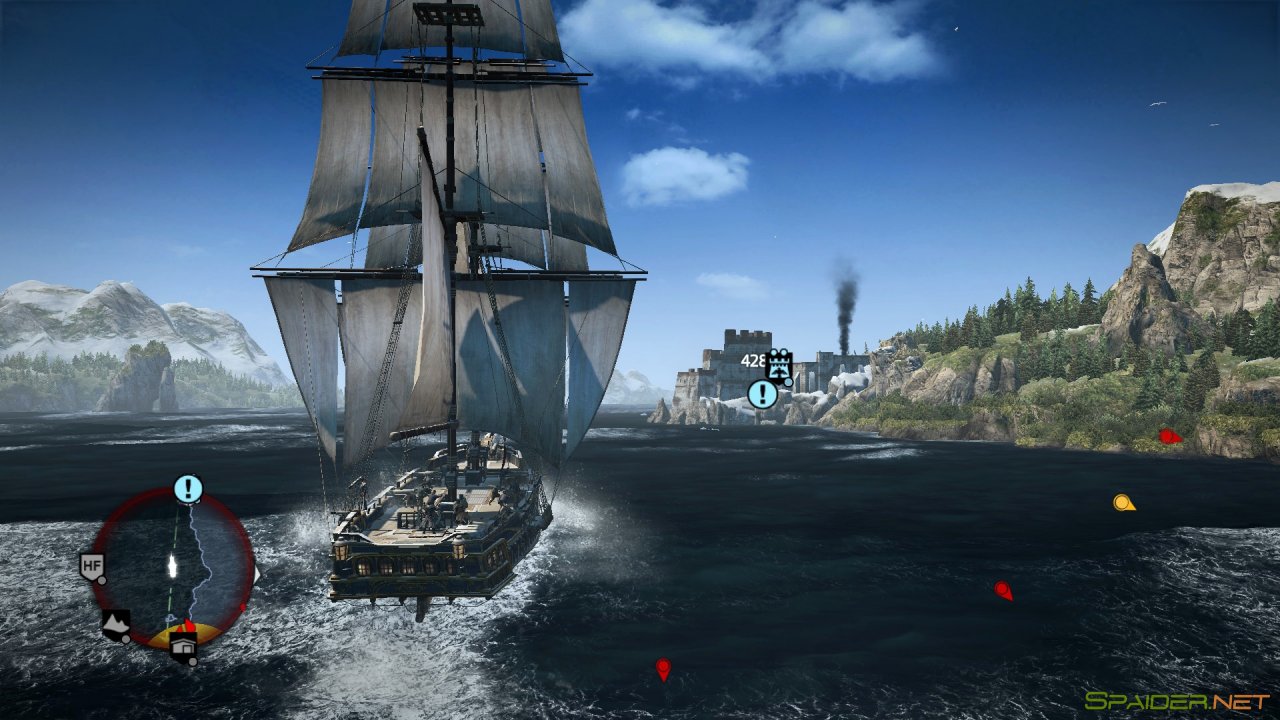Select the player ship arrow at minimap center
The width and height of the screenshot is (1280, 720).
coord(172,564)
